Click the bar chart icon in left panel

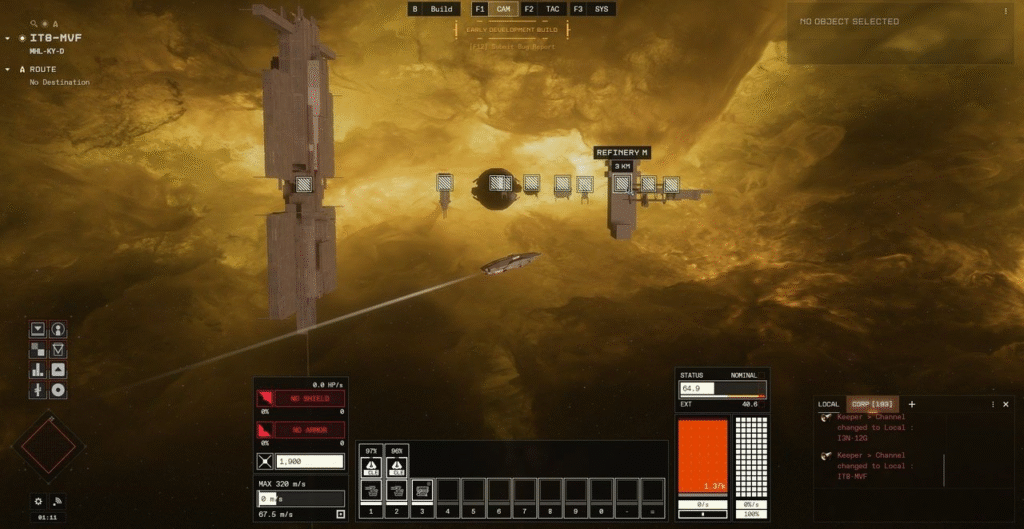pos(38,370)
